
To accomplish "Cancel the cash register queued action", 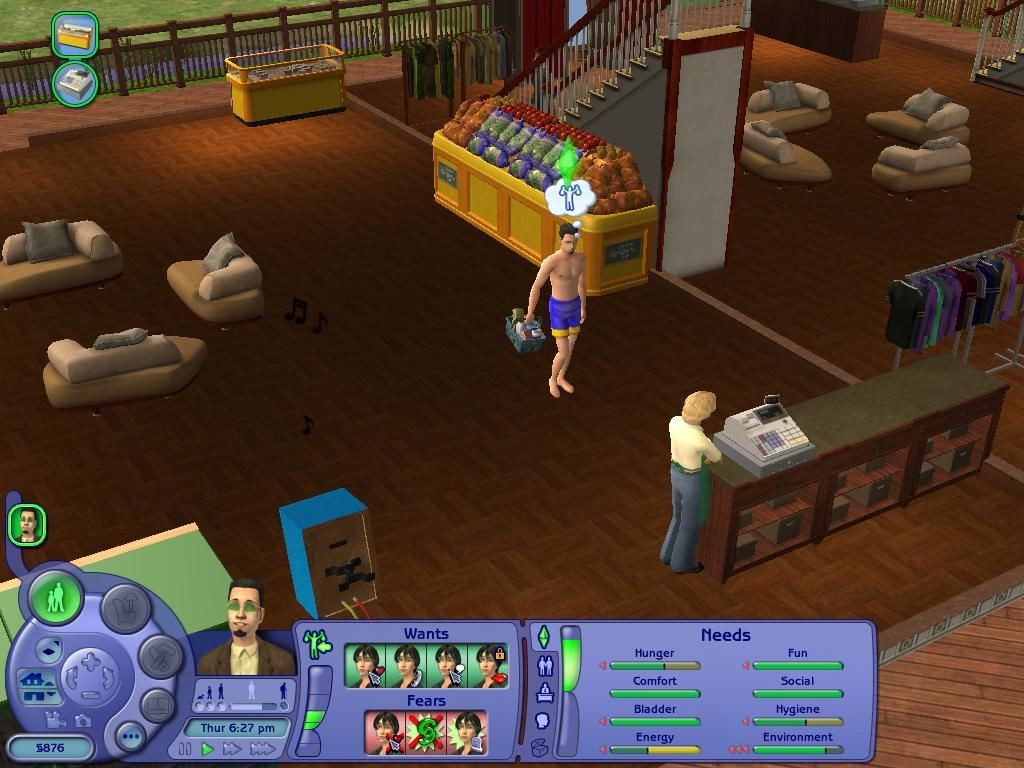I will 75,84.
